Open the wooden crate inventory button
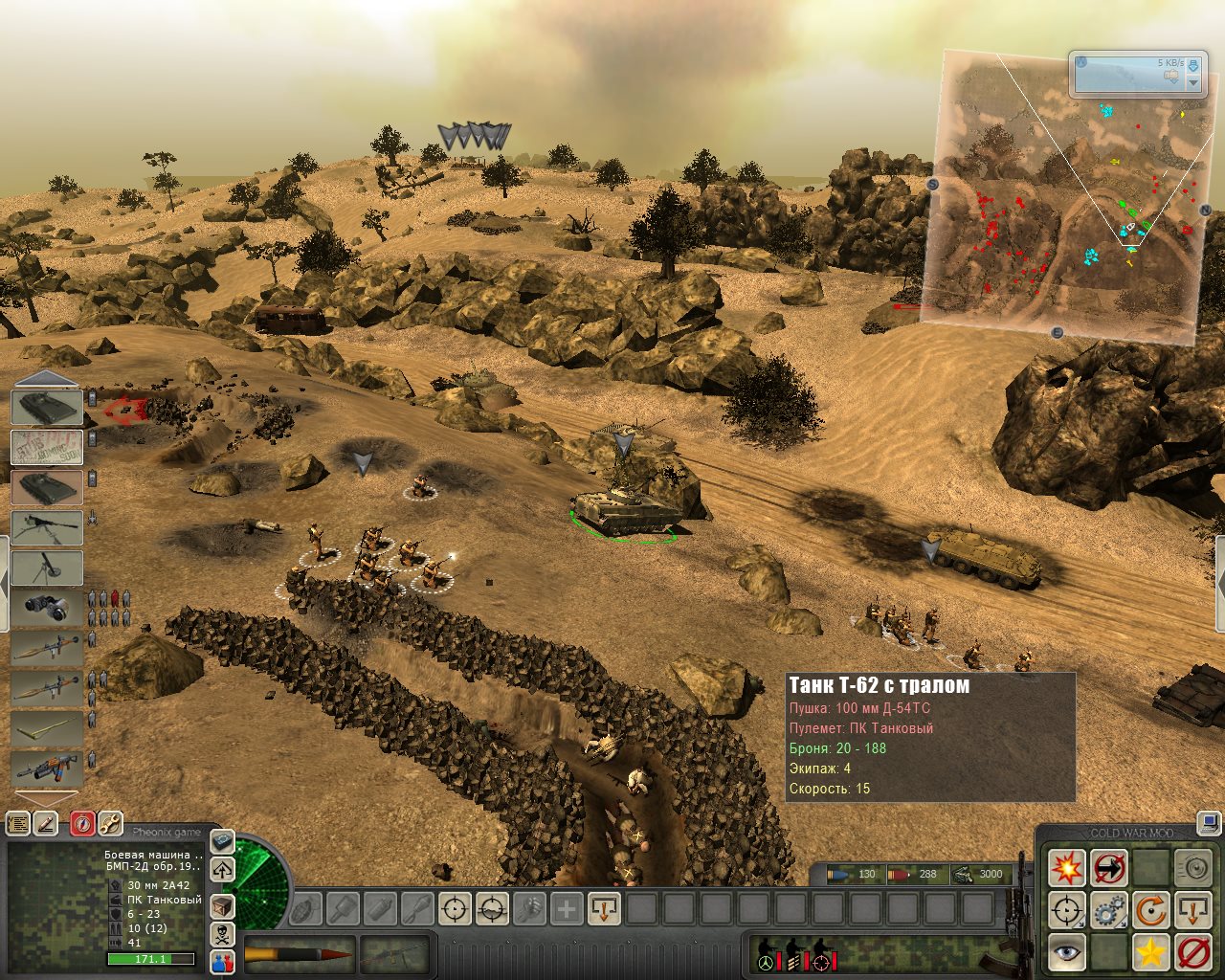Image resolution: width=1225 pixels, height=980 pixels. [x=222, y=905]
